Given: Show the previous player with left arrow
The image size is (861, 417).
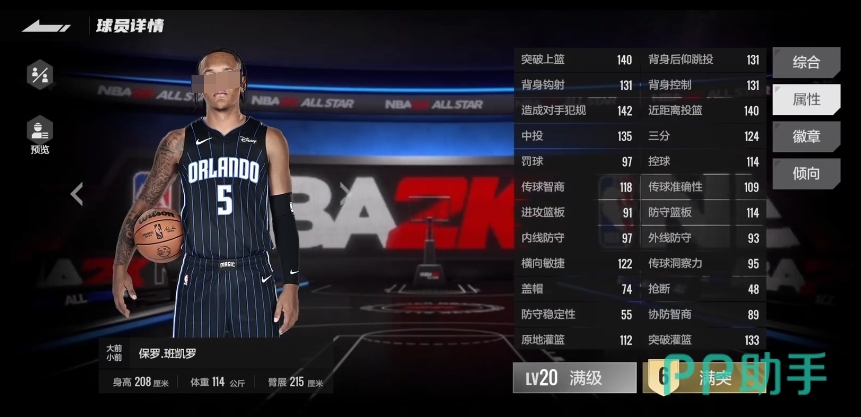Looking at the screenshot, I should pos(77,193).
